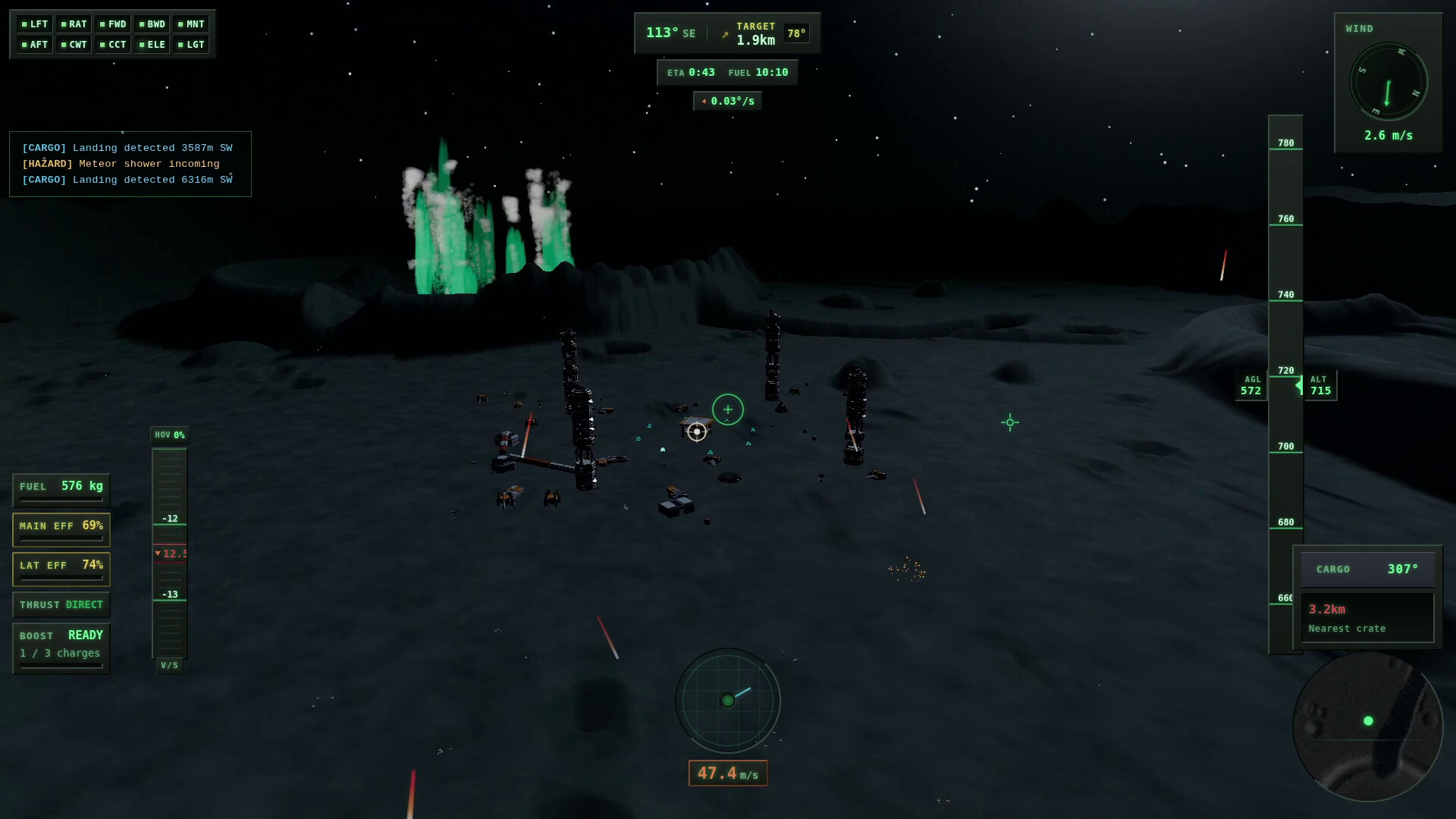Image resolution: width=1456 pixels, height=819 pixels.
Task: Select the MNT mode icon
Action: pyautogui.click(x=190, y=24)
